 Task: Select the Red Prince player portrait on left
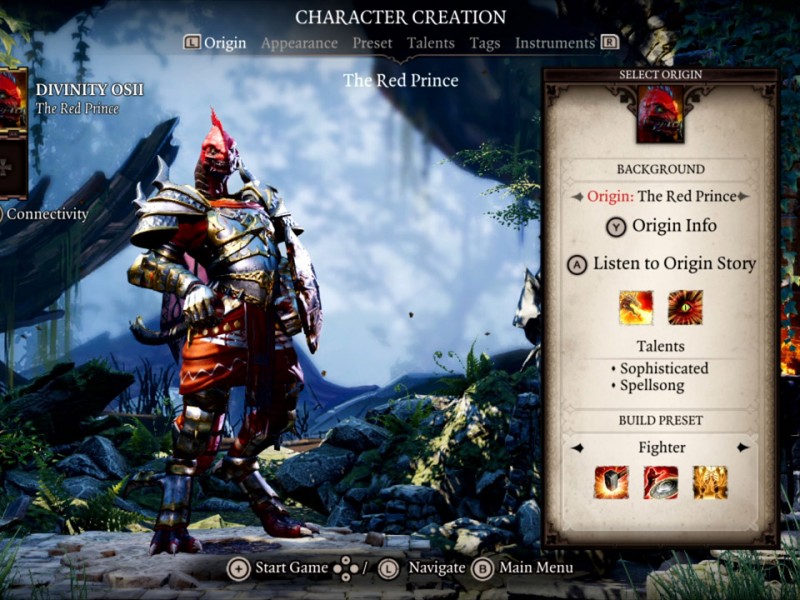pos(12,98)
